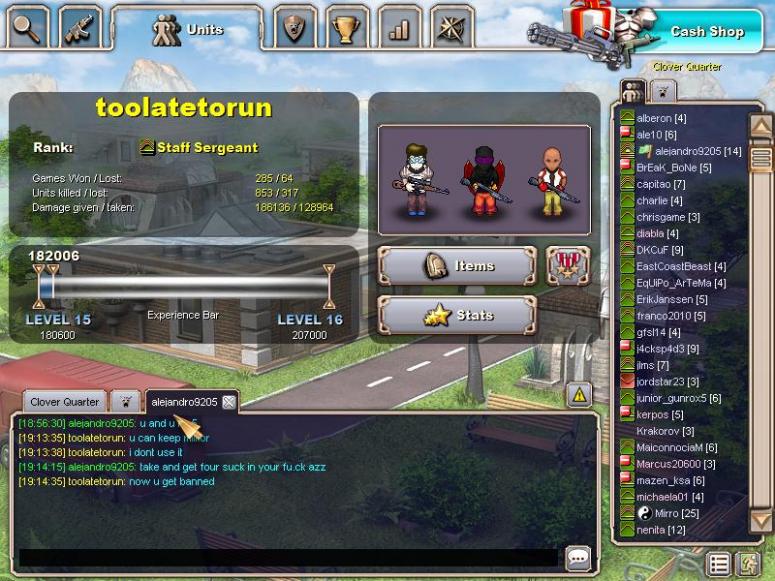Click the medals button beside Items
The image size is (775, 581).
567,266
